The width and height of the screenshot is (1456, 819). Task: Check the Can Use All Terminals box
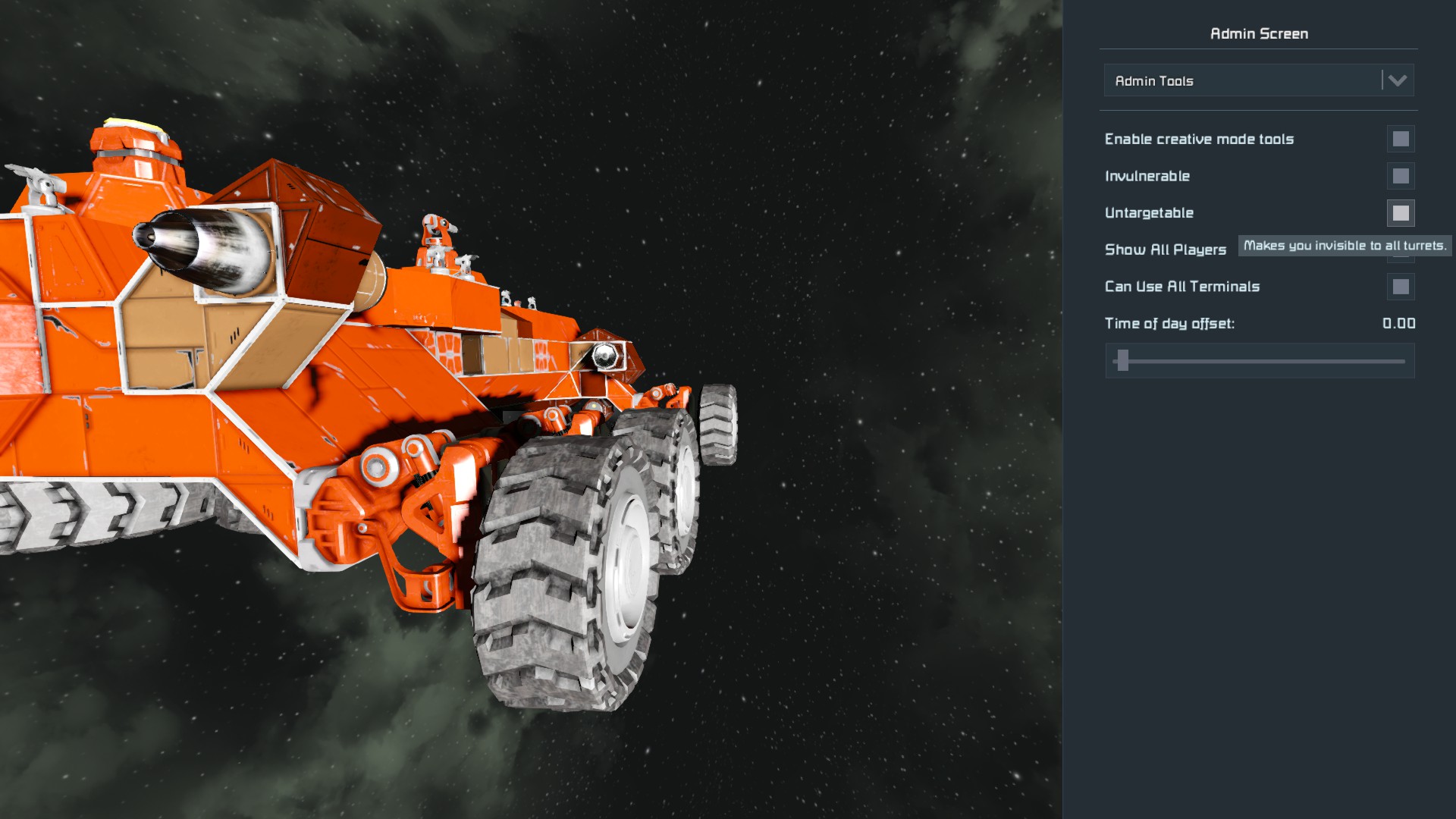(1400, 287)
